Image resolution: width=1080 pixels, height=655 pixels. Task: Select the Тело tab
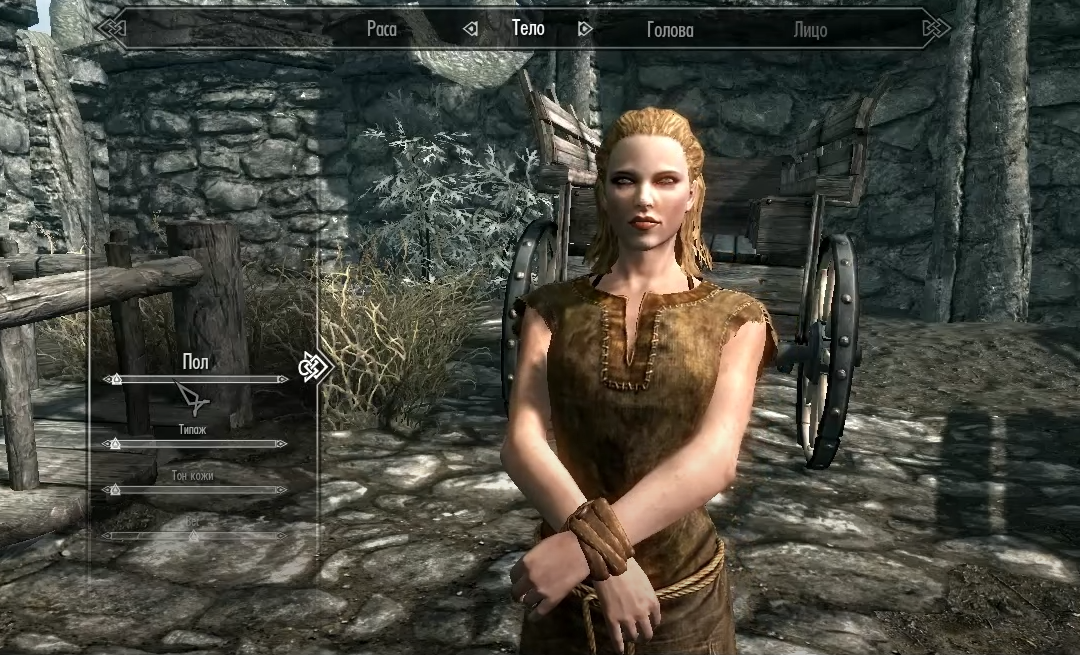pos(528,29)
